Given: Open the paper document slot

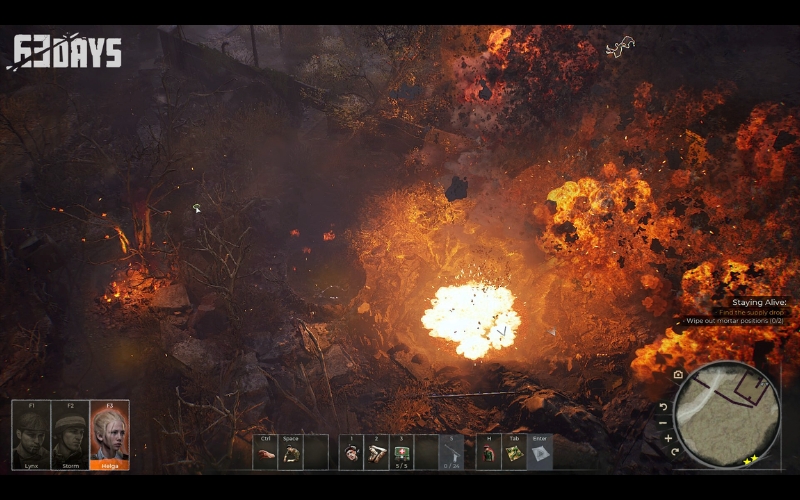Looking at the screenshot, I should [x=540, y=453].
